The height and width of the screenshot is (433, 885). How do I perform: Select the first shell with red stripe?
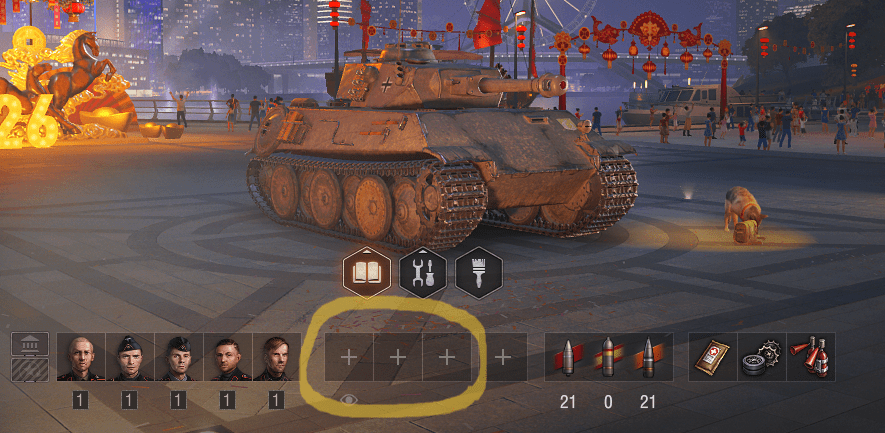569,357
